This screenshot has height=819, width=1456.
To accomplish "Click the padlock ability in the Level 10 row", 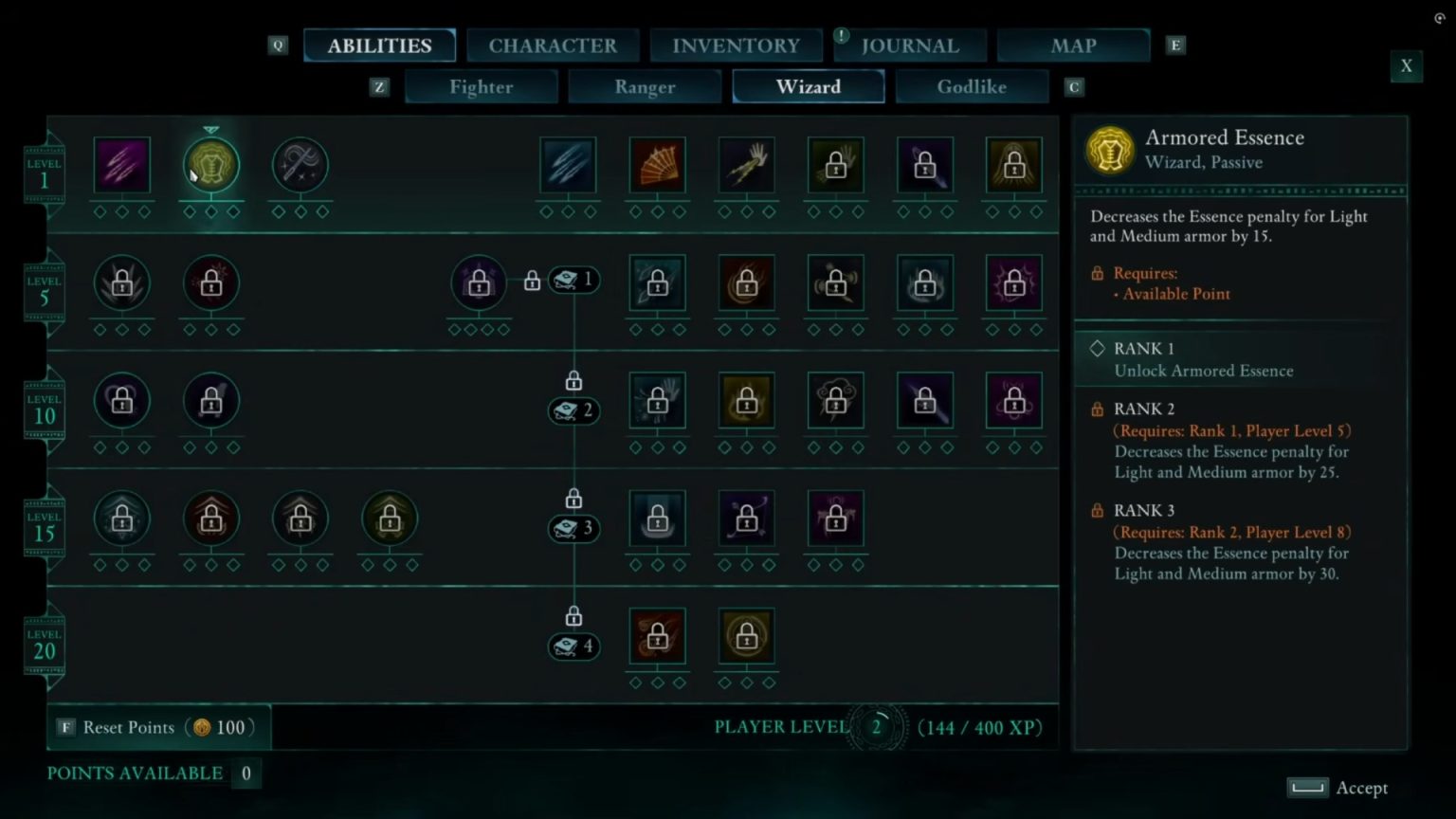I will coord(122,400).
